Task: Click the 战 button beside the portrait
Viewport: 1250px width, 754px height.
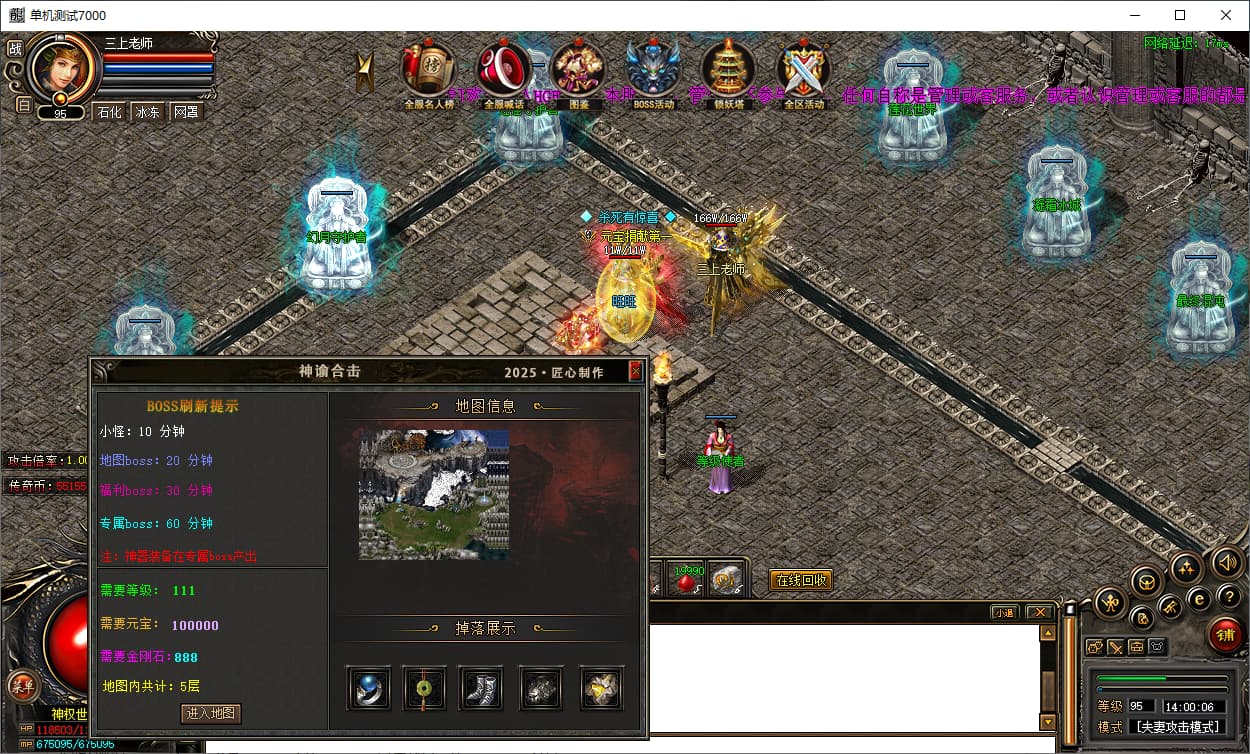Action: pyautogui.click(x=14, y=48)
